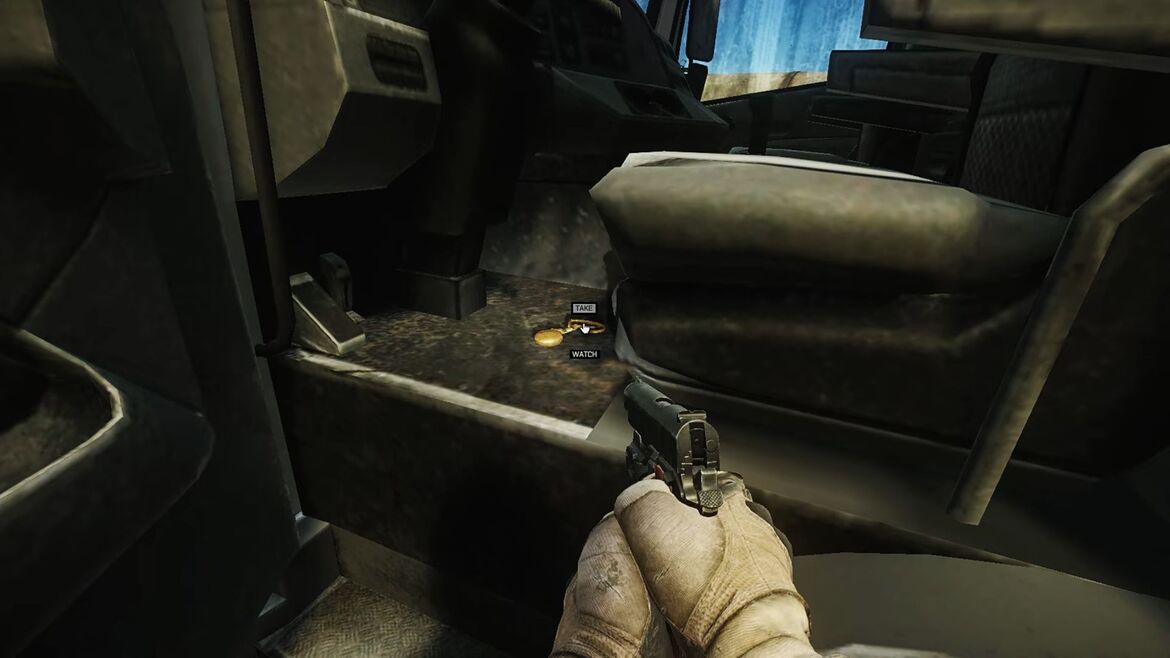Choose the TAKE action for the watch
This screenshot has width=1170, height=658.
(x=584, y=308)
